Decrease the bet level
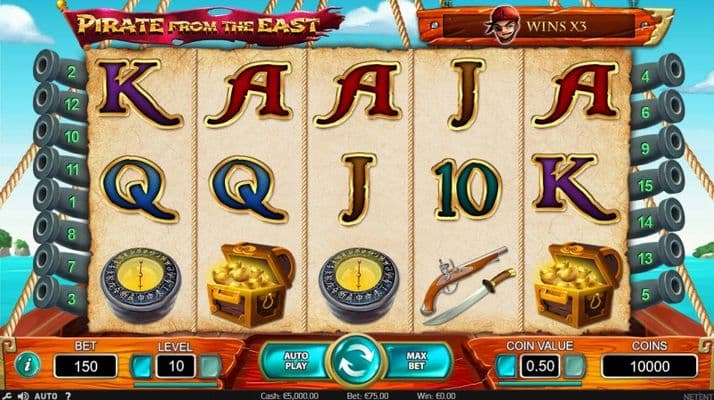This screenshot has width=714, height=400. (142, 367)
